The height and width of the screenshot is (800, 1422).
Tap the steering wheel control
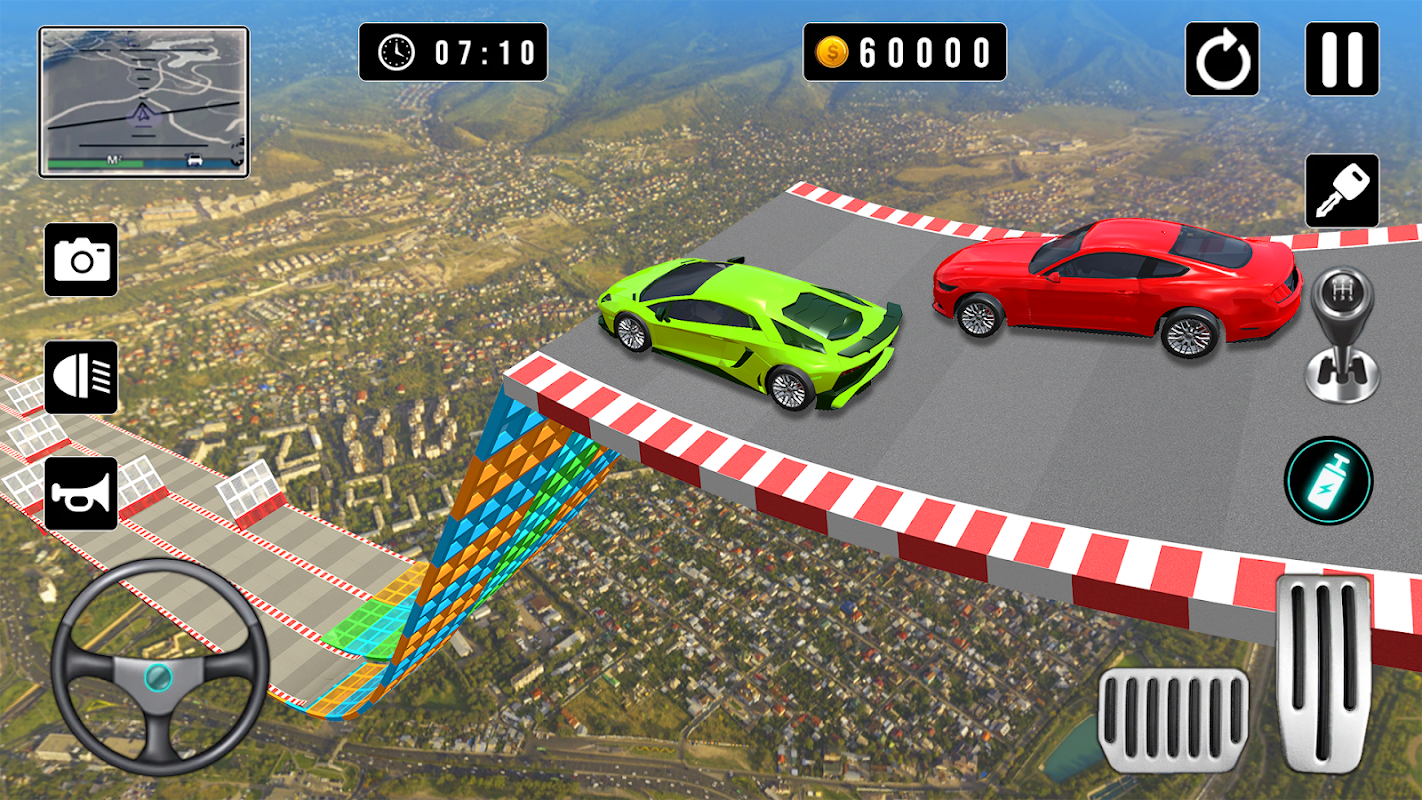(159, 667)
